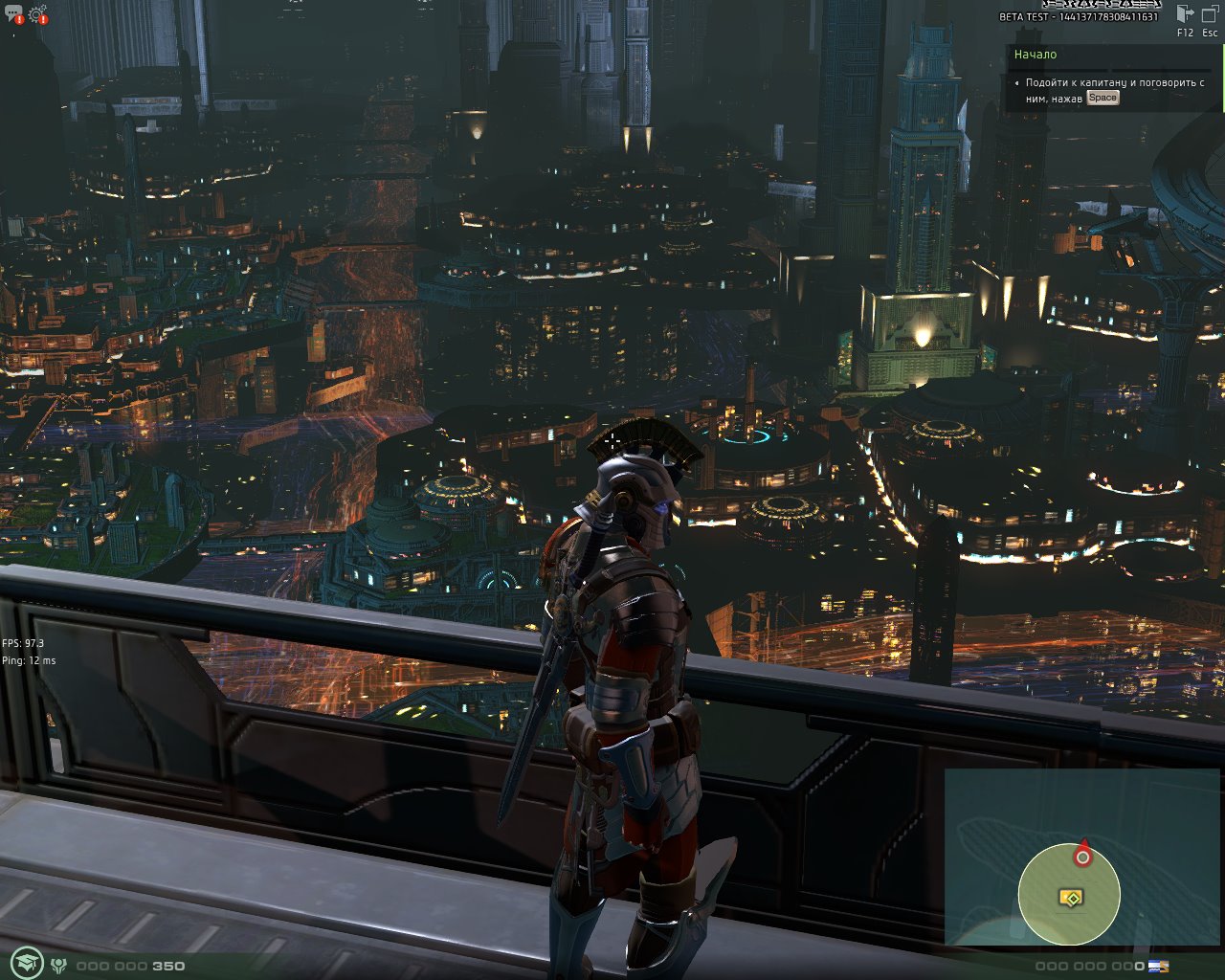Toggle the window mode icon labeled Esc
The image size is (1225, 980).
[1211, 13]
